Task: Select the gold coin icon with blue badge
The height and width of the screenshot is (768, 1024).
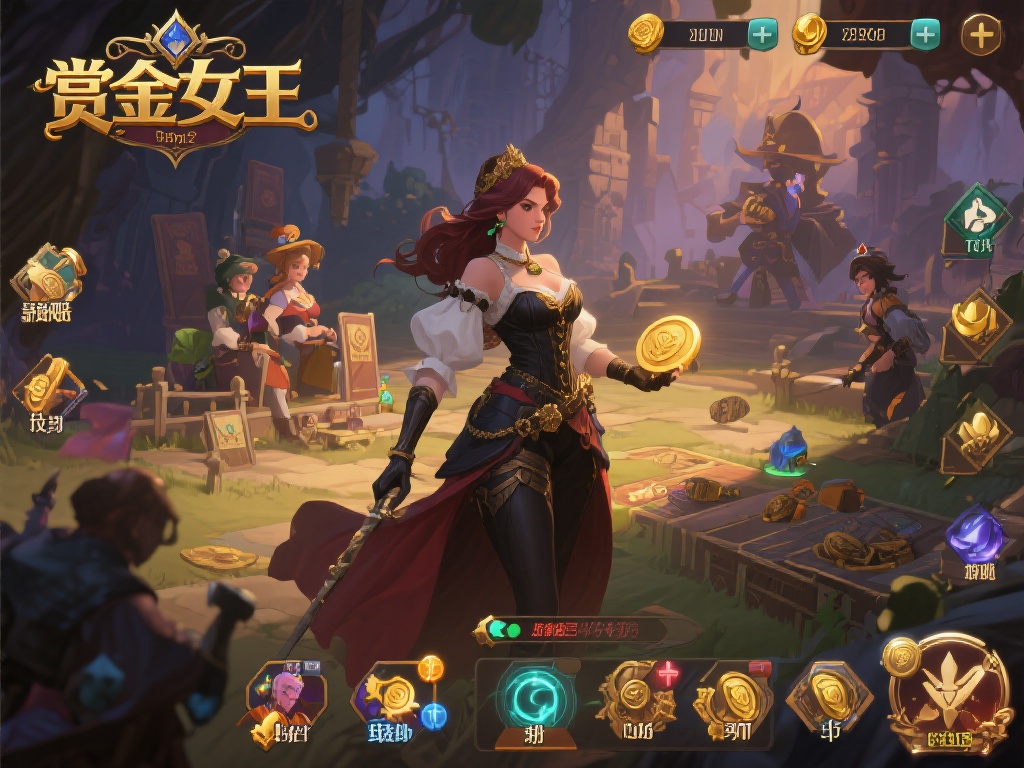Action: click(x=398, y=696)
